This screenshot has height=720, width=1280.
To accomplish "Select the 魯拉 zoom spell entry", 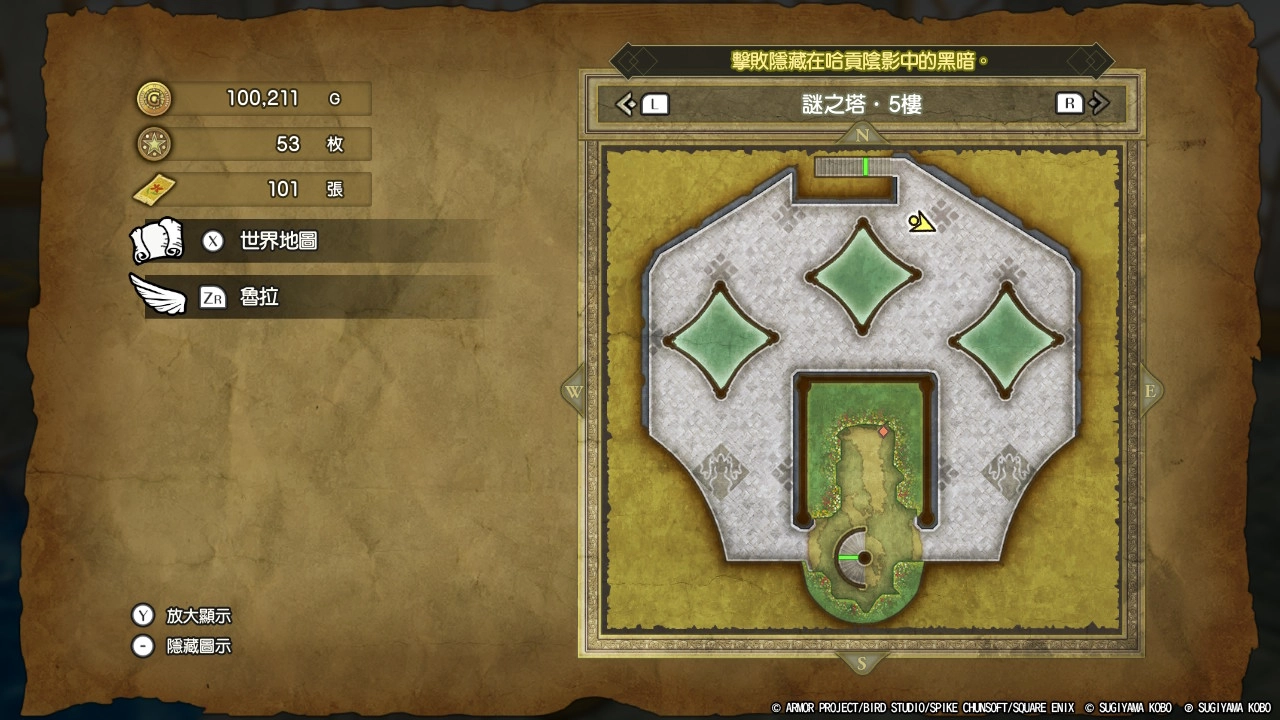I will 258,297.
